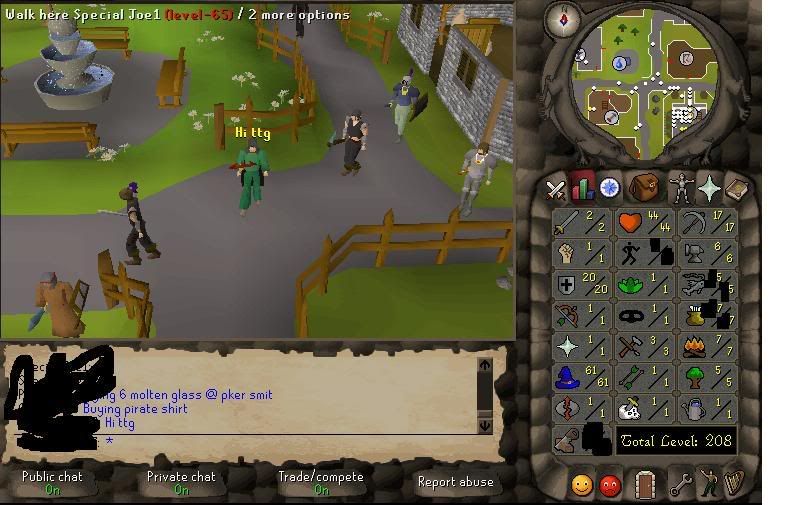Select the Hitpoints heart skill

[644, 222]
